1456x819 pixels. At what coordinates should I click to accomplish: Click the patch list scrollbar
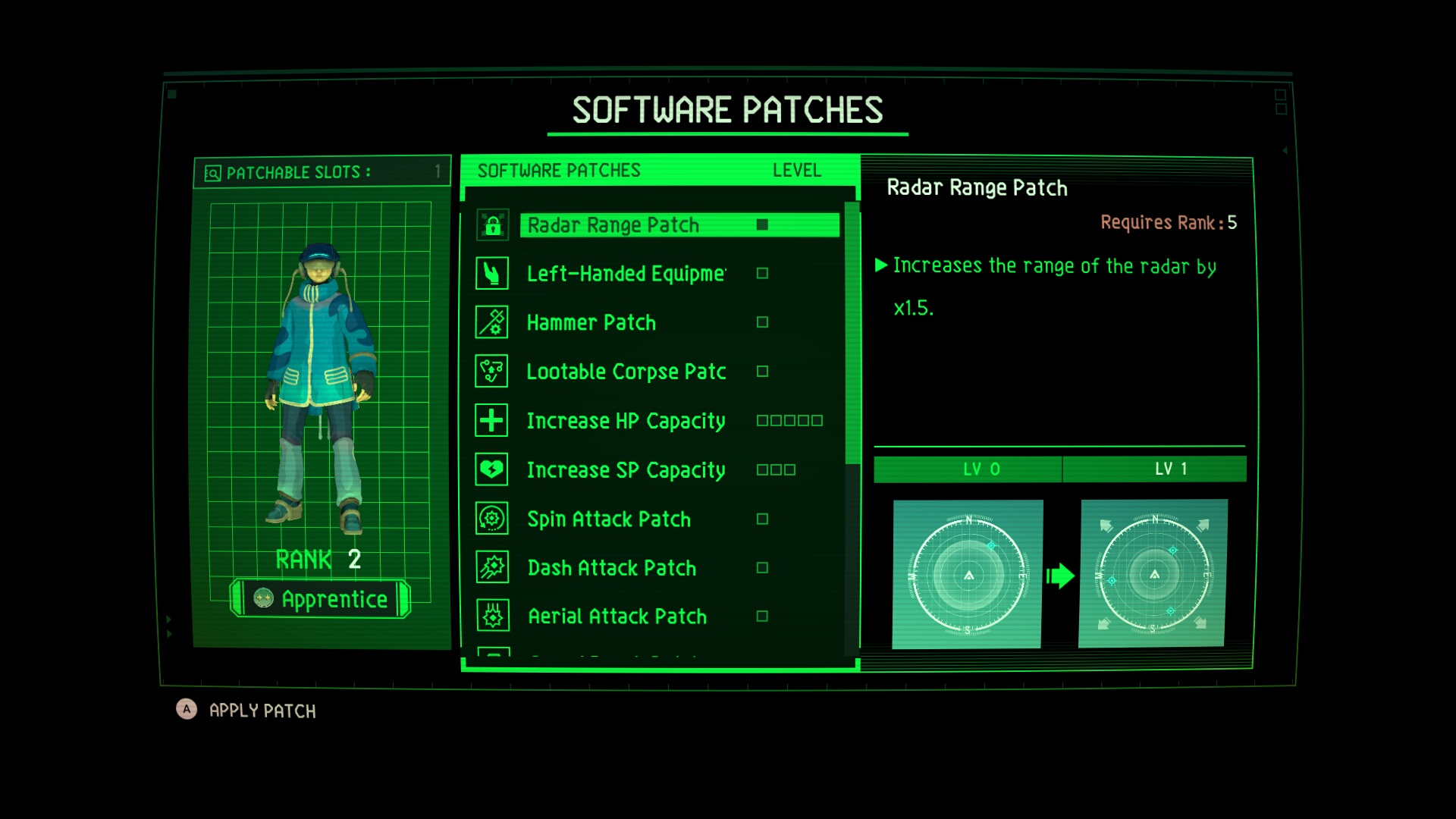(x=852, y=334)
